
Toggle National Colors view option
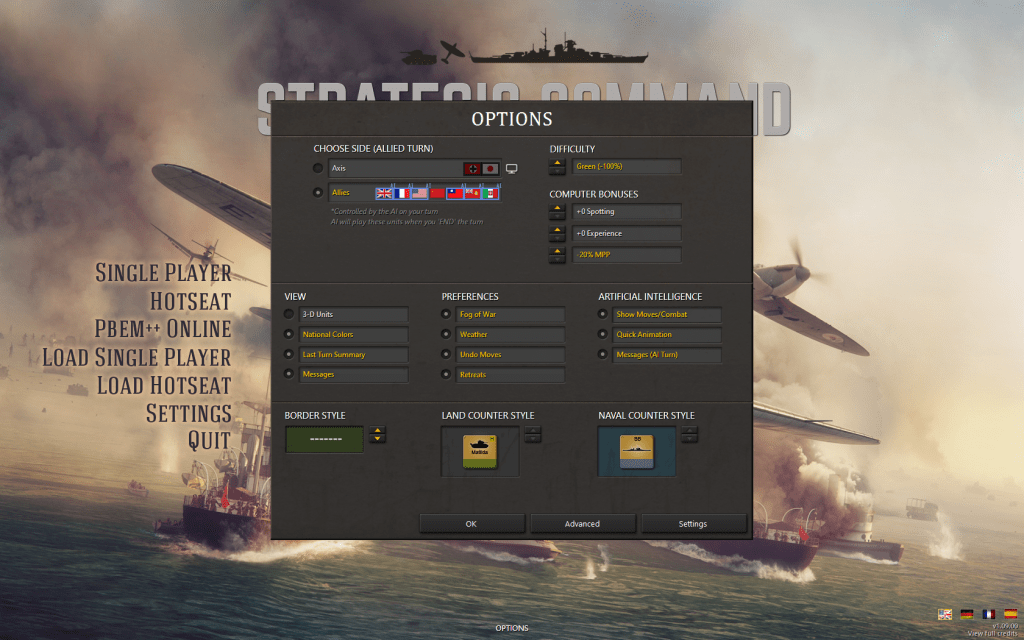click(289, 334)
